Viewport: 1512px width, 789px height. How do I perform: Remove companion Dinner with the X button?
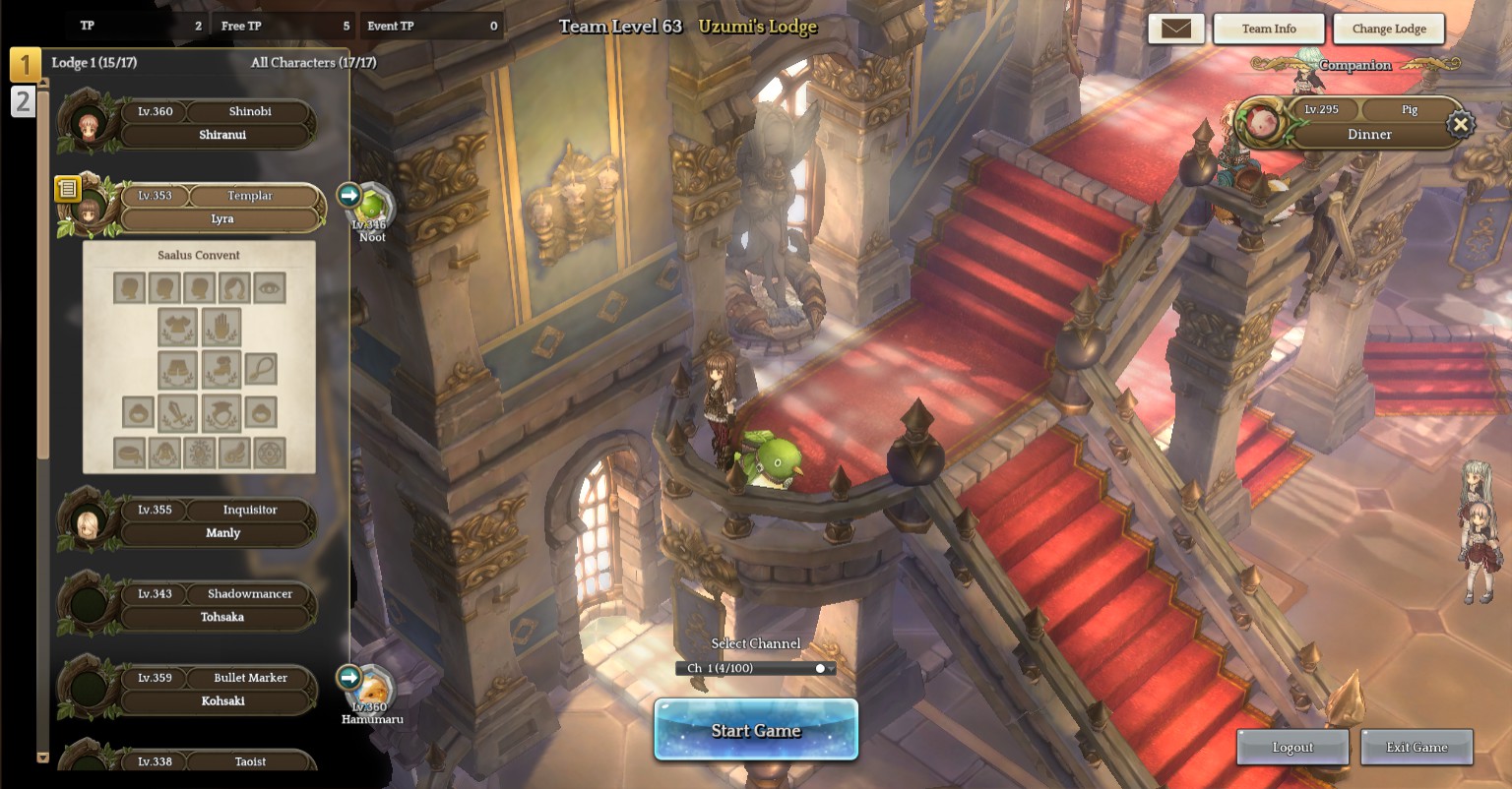pos(1461,125)
